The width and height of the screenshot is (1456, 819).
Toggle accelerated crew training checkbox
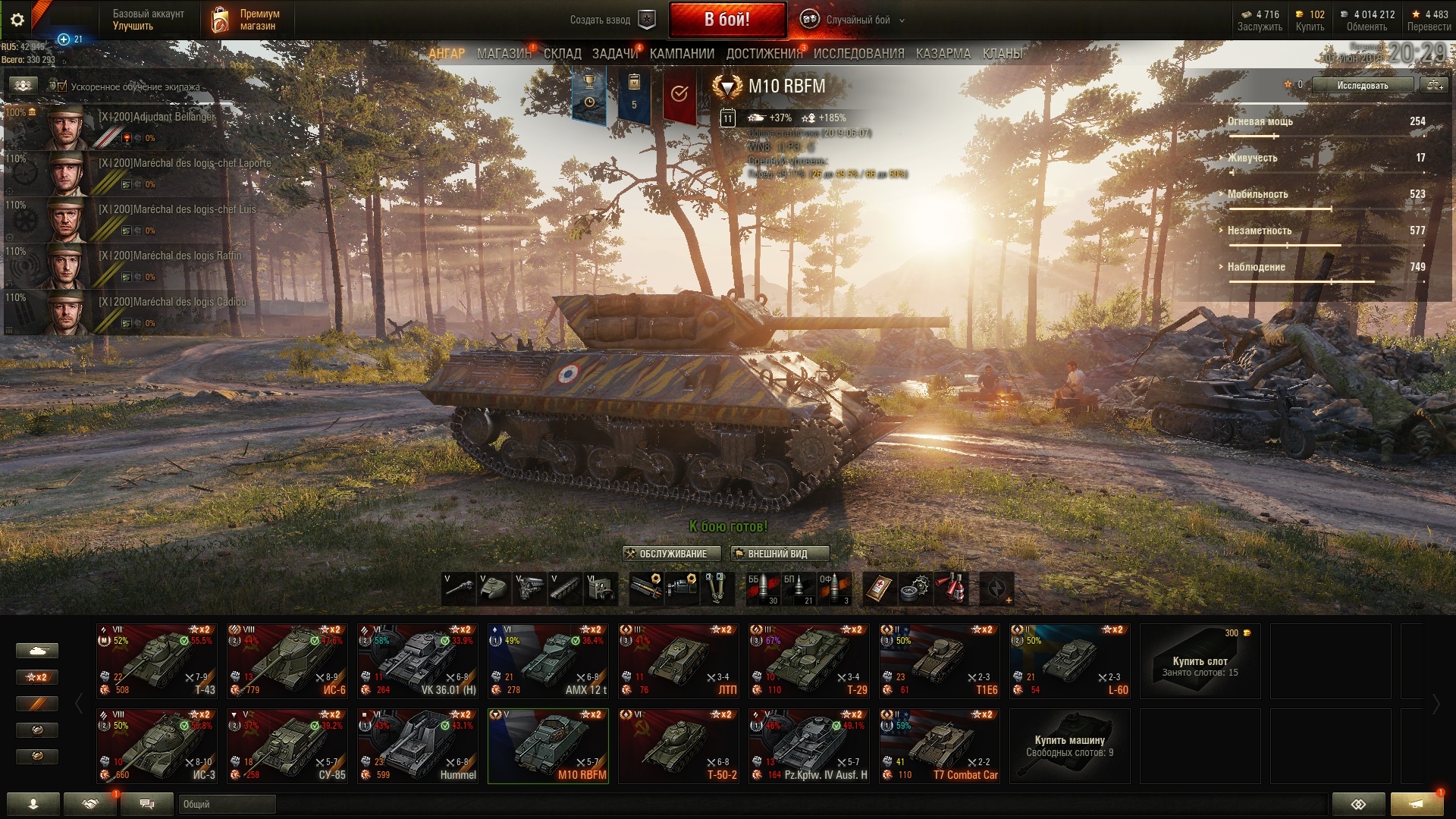(62, 86)
